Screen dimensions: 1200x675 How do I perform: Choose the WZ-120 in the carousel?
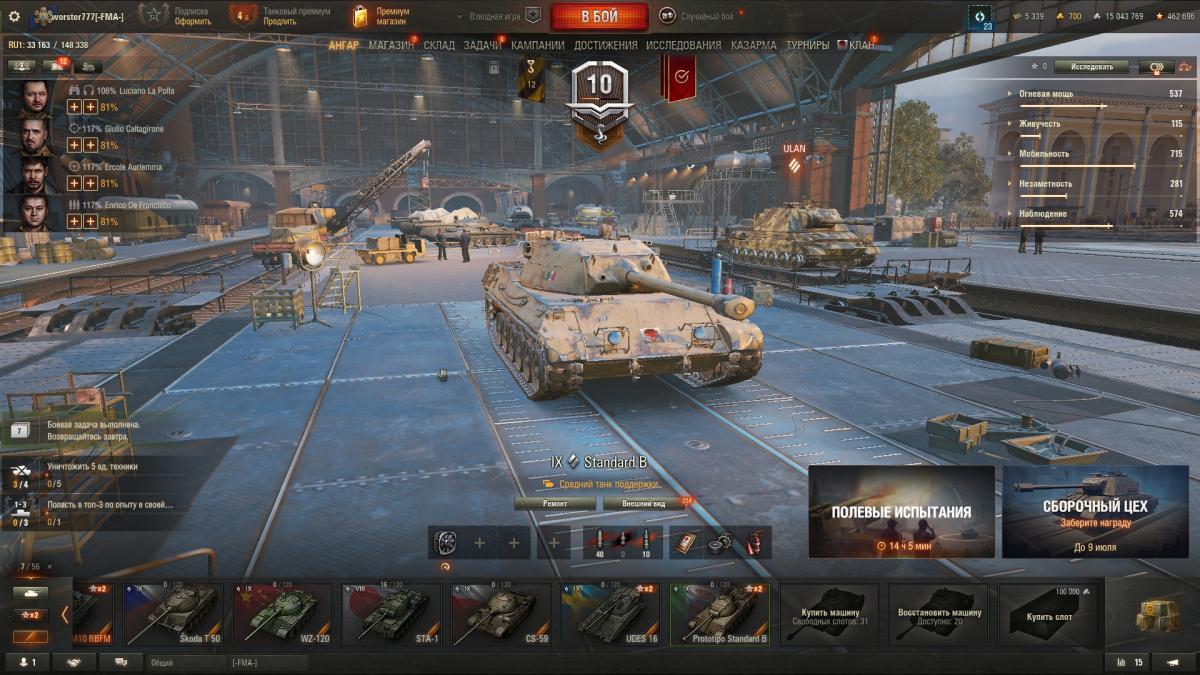coord(282,615)
